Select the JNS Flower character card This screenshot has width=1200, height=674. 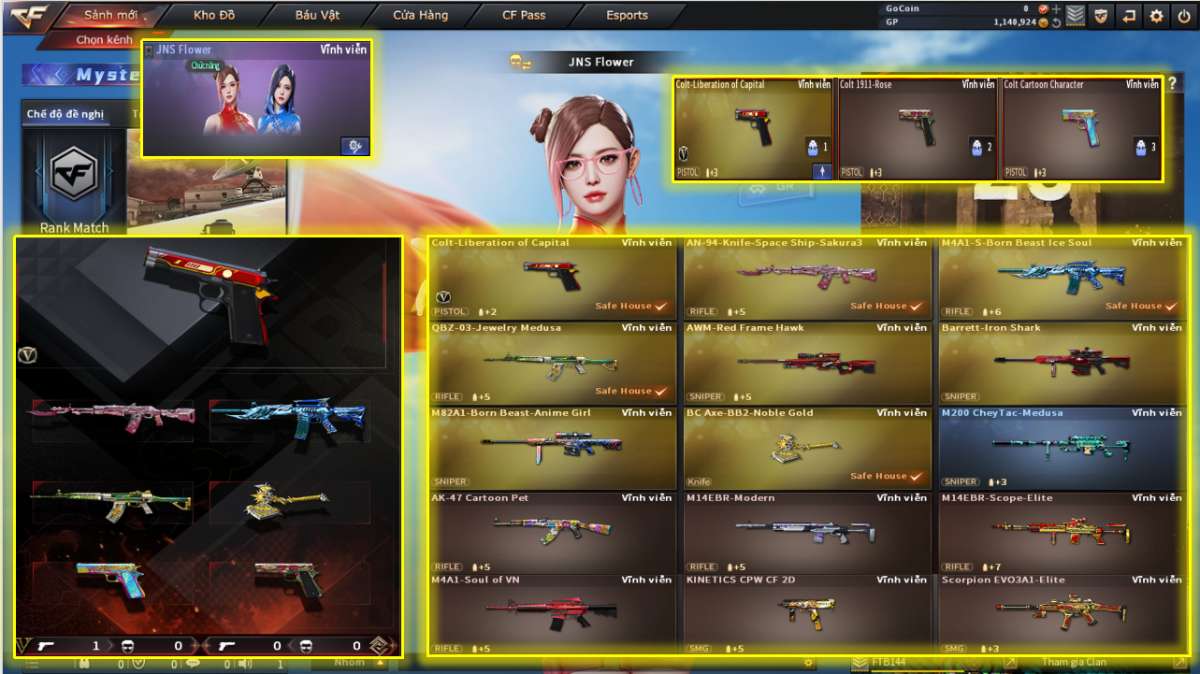256,99
